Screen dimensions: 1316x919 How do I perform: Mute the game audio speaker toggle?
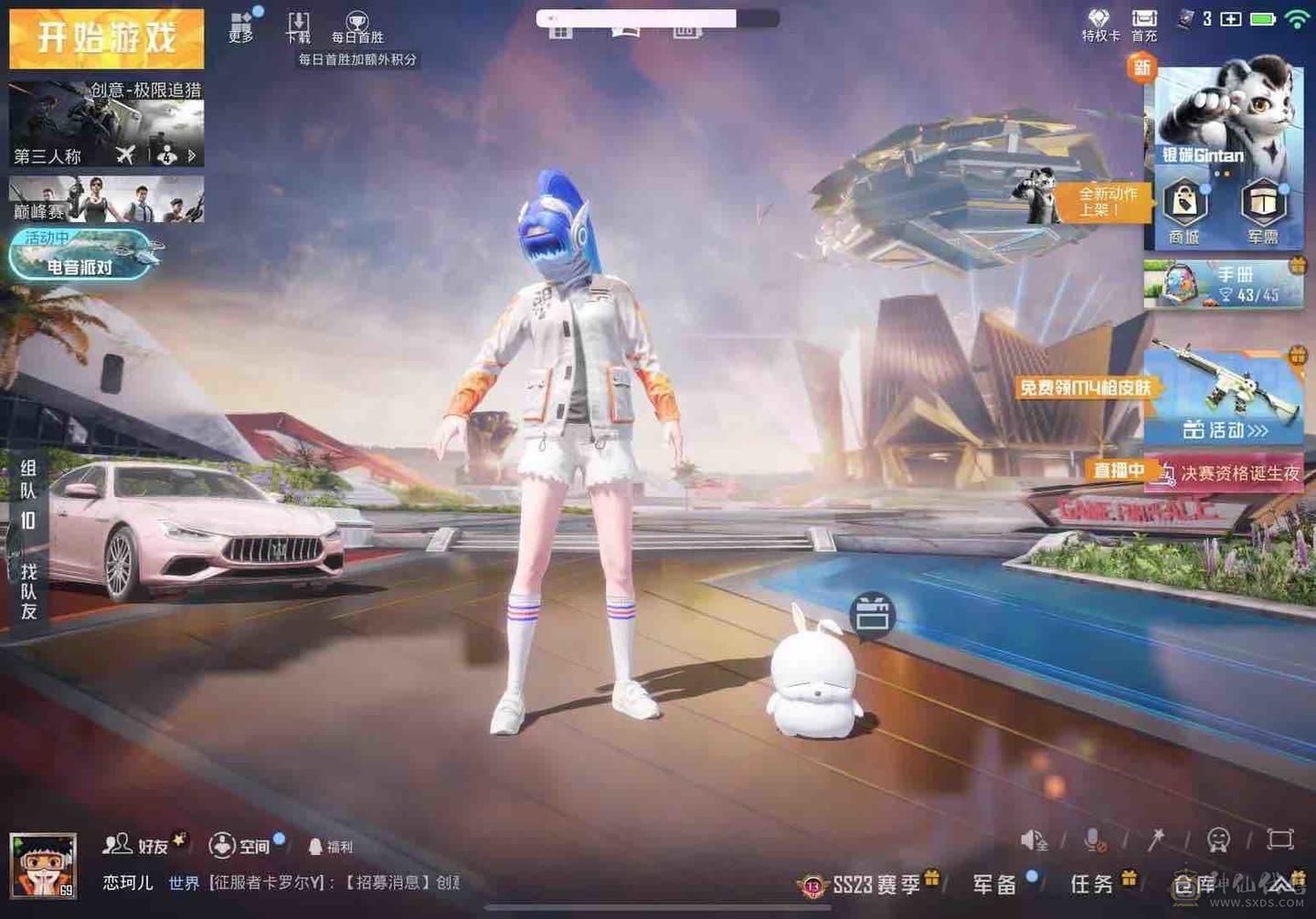(x=1034, y=839)
